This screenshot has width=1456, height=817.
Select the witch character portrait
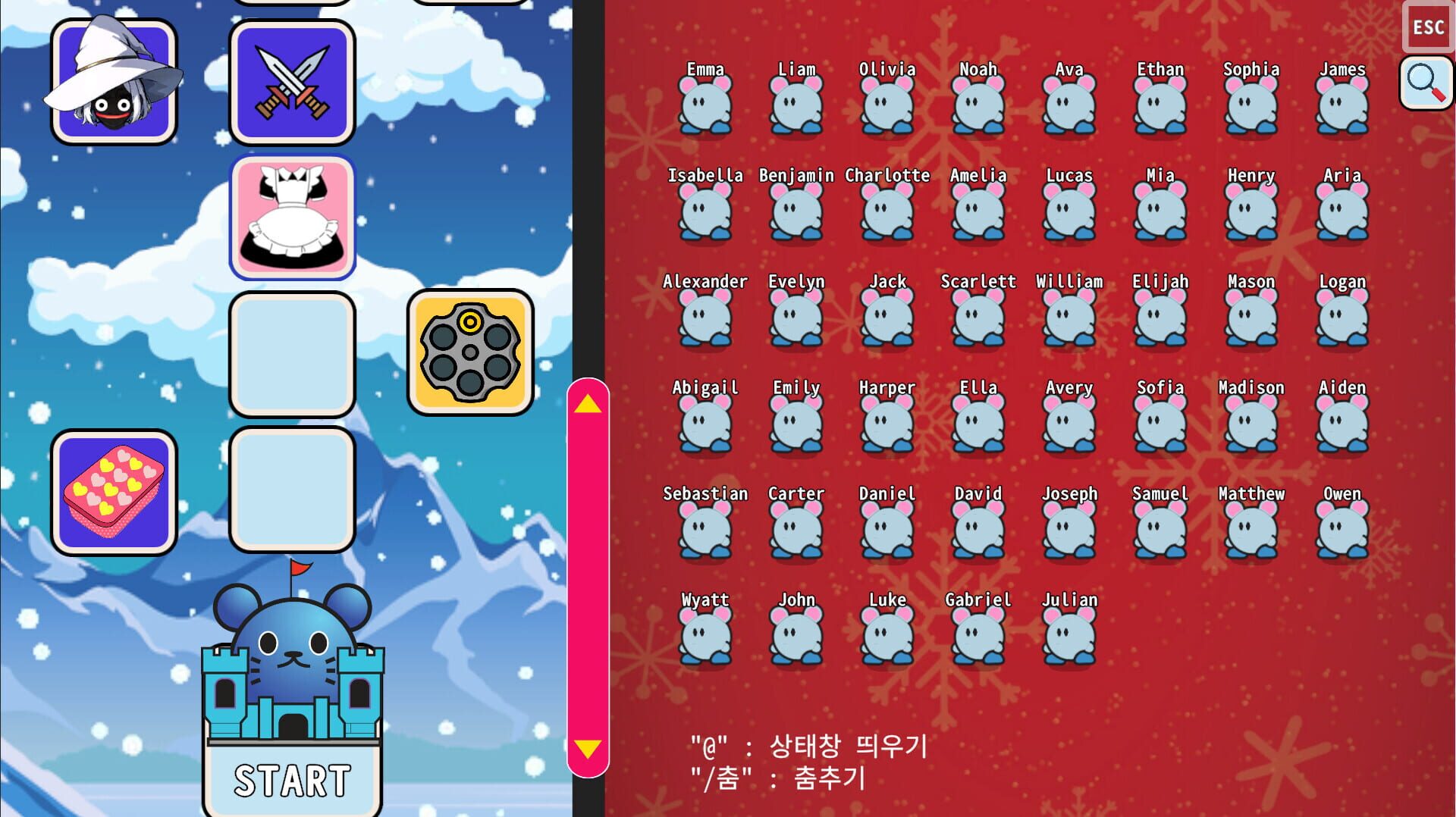[115, 85]
